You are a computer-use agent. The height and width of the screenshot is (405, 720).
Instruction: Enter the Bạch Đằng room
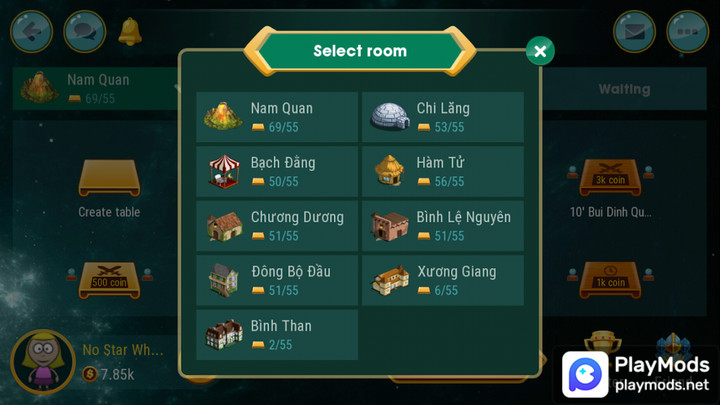(x=277, y=171)
